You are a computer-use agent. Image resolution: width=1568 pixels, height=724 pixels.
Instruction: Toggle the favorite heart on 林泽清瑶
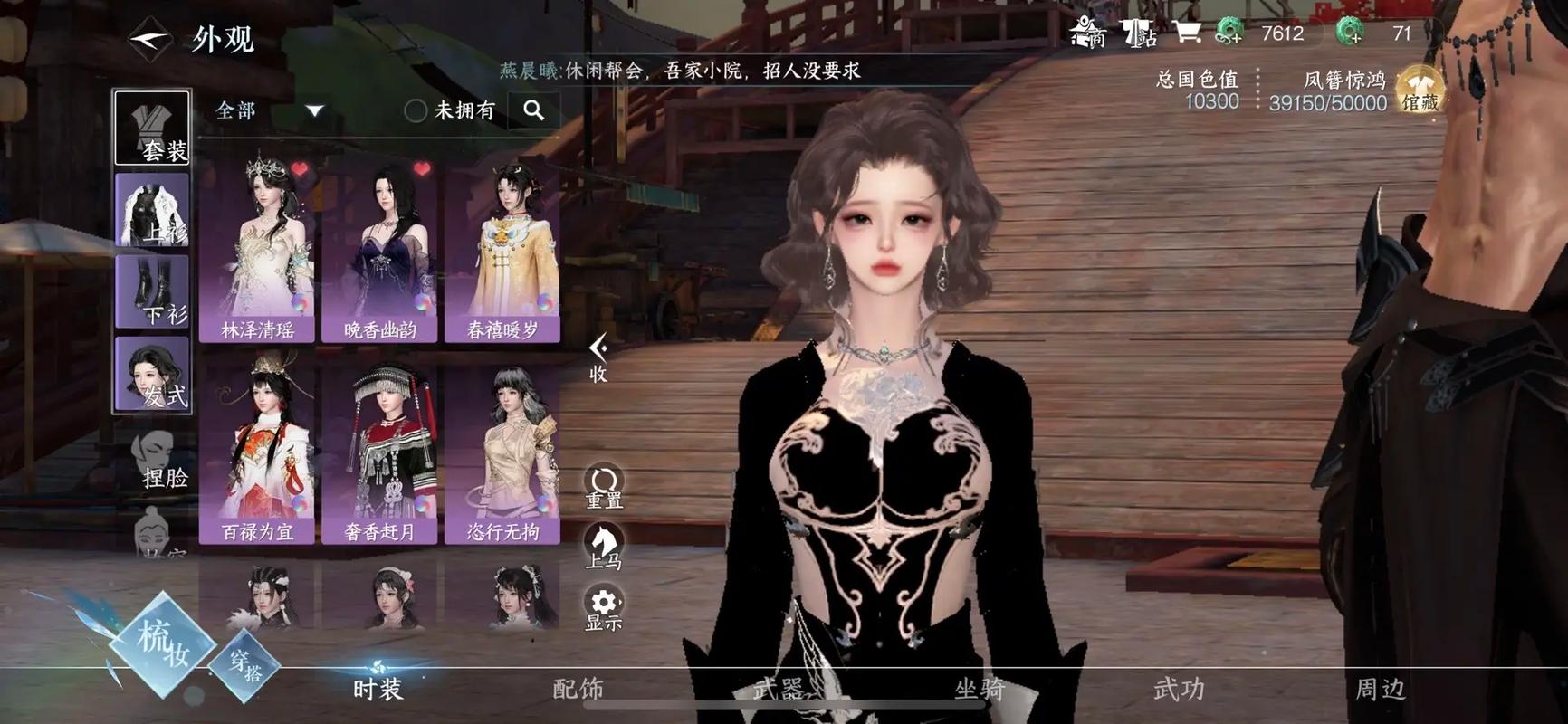click(299, 170)
